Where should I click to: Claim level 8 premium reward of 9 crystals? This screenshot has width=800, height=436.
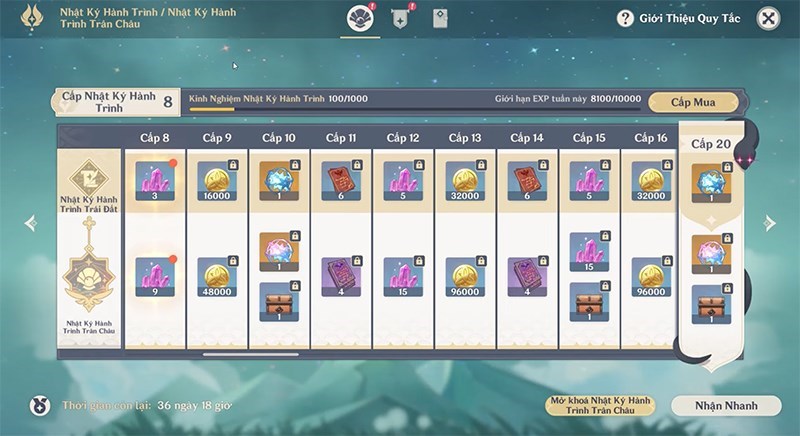155,277
